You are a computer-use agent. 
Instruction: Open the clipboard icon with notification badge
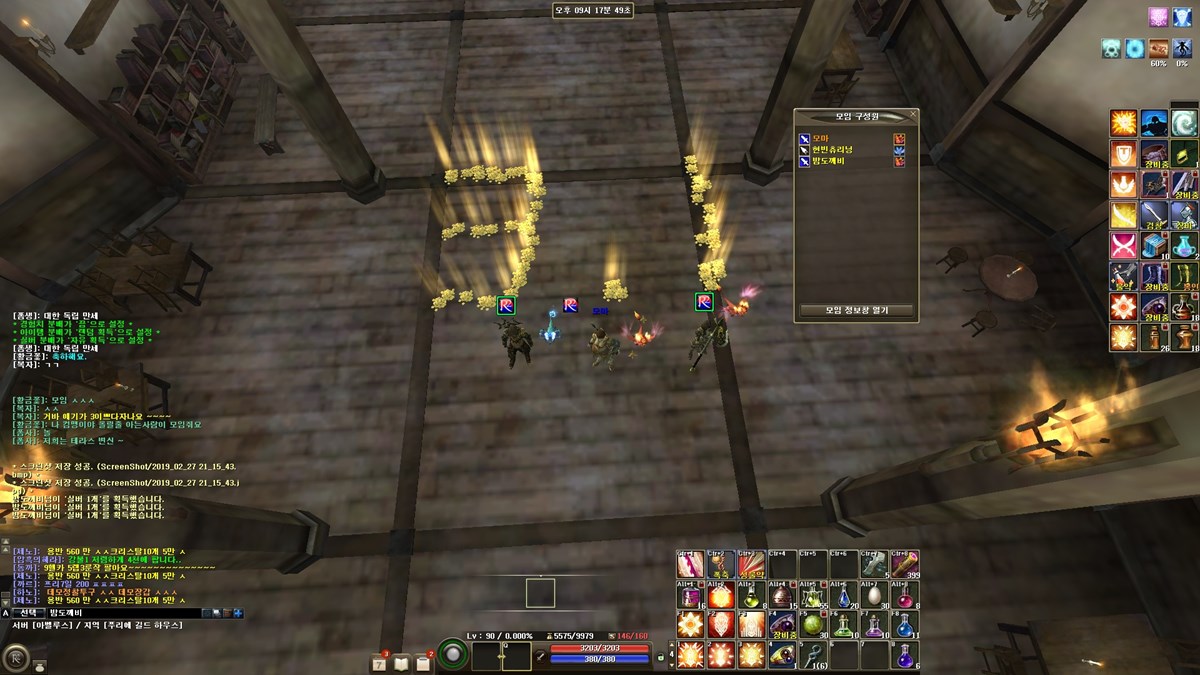423,662
